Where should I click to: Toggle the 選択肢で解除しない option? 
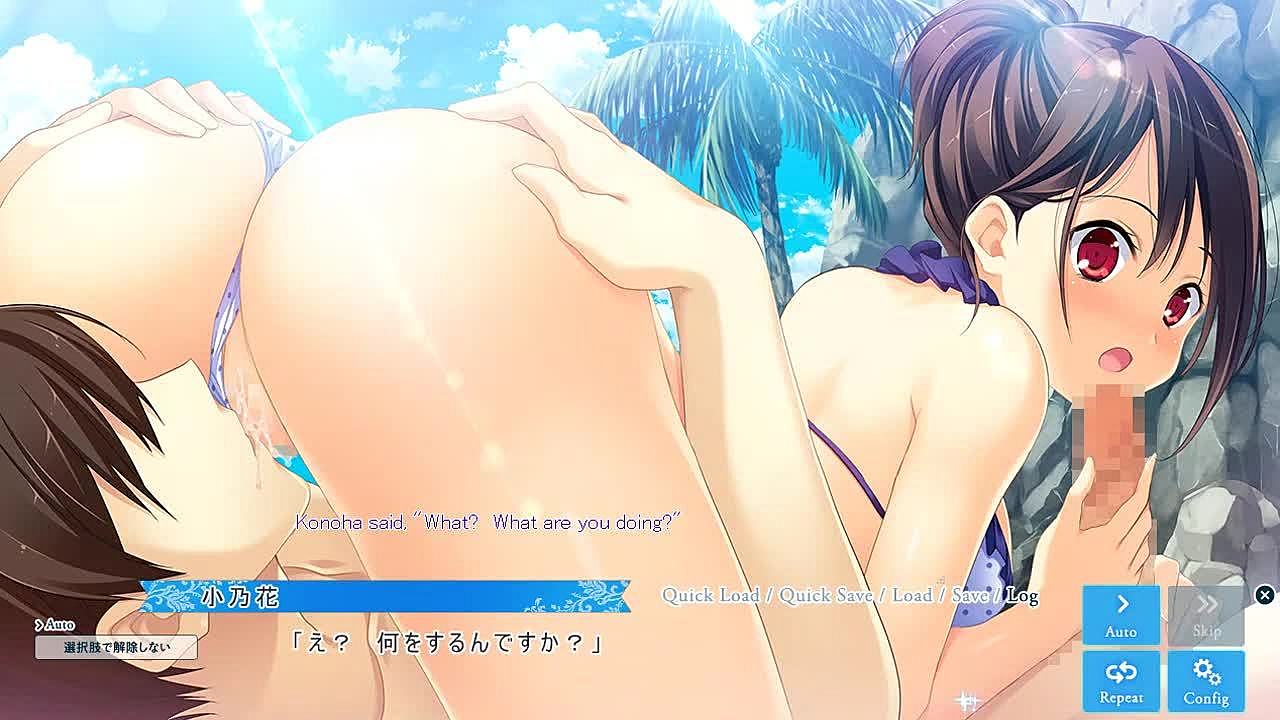(x=116, y=647)
